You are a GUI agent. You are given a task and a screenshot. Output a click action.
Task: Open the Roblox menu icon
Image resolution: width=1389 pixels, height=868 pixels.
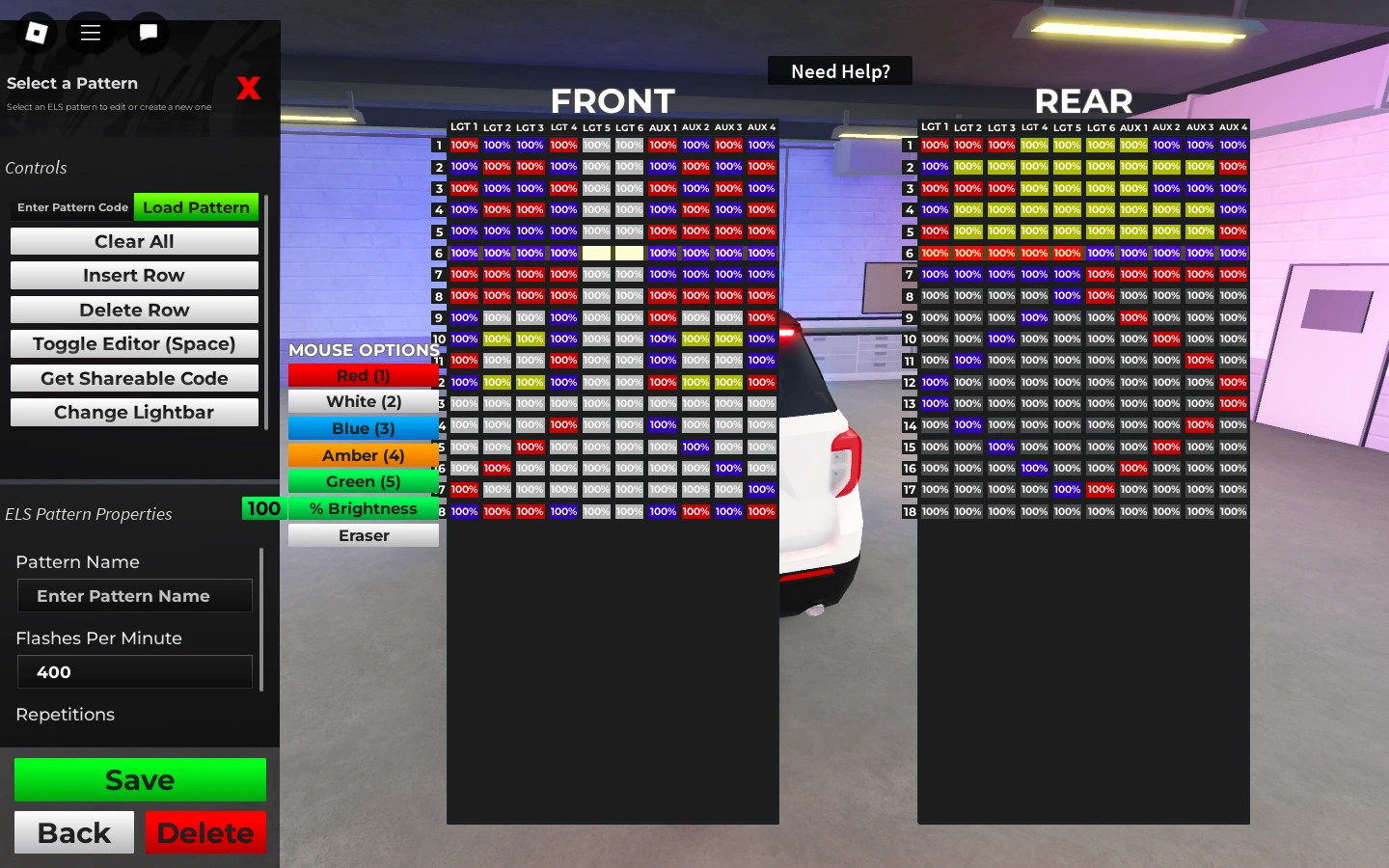(x=35, y=32)
